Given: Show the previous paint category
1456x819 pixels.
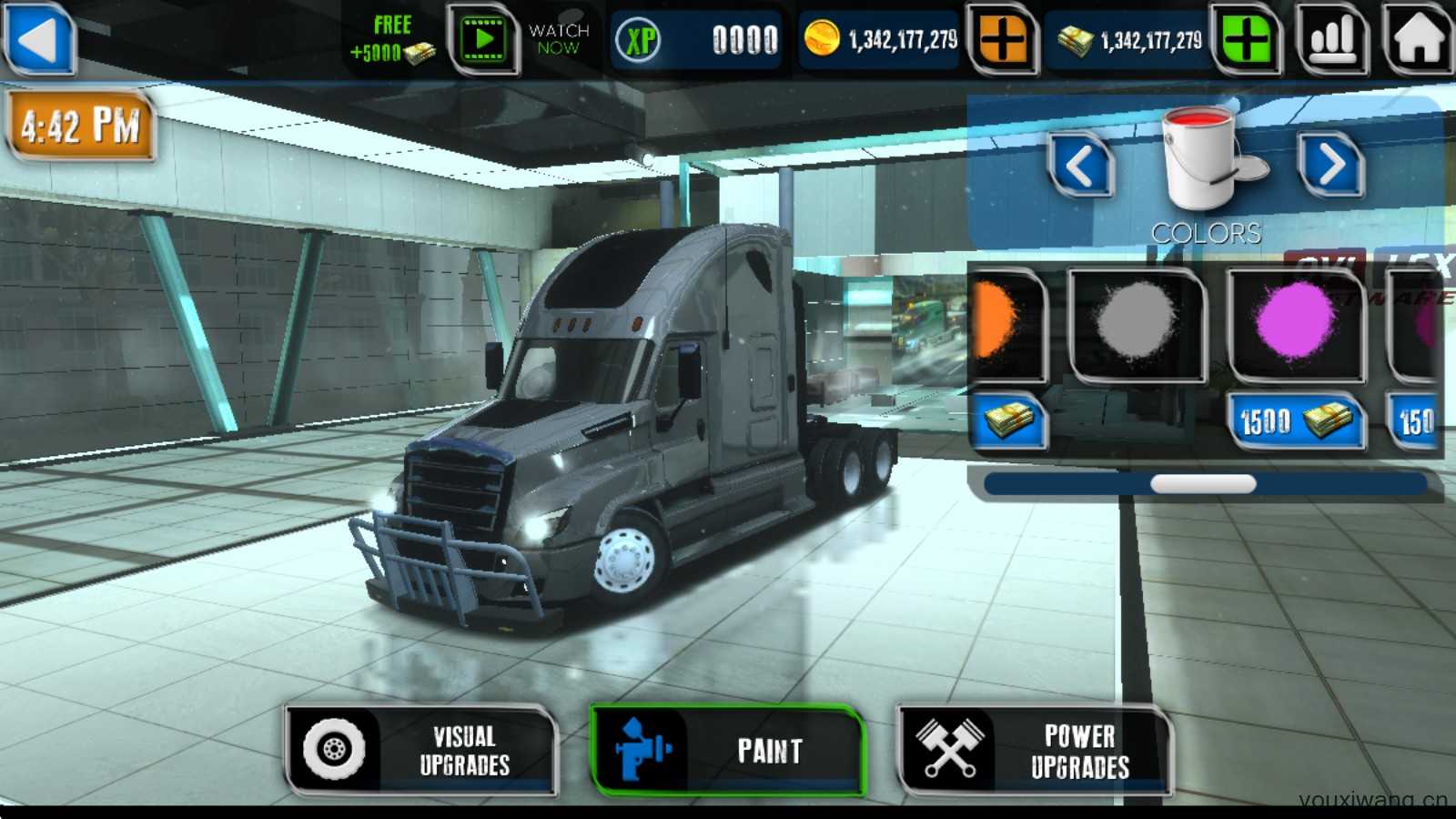Looking at the screenshot, I should tap(1080, 167).
